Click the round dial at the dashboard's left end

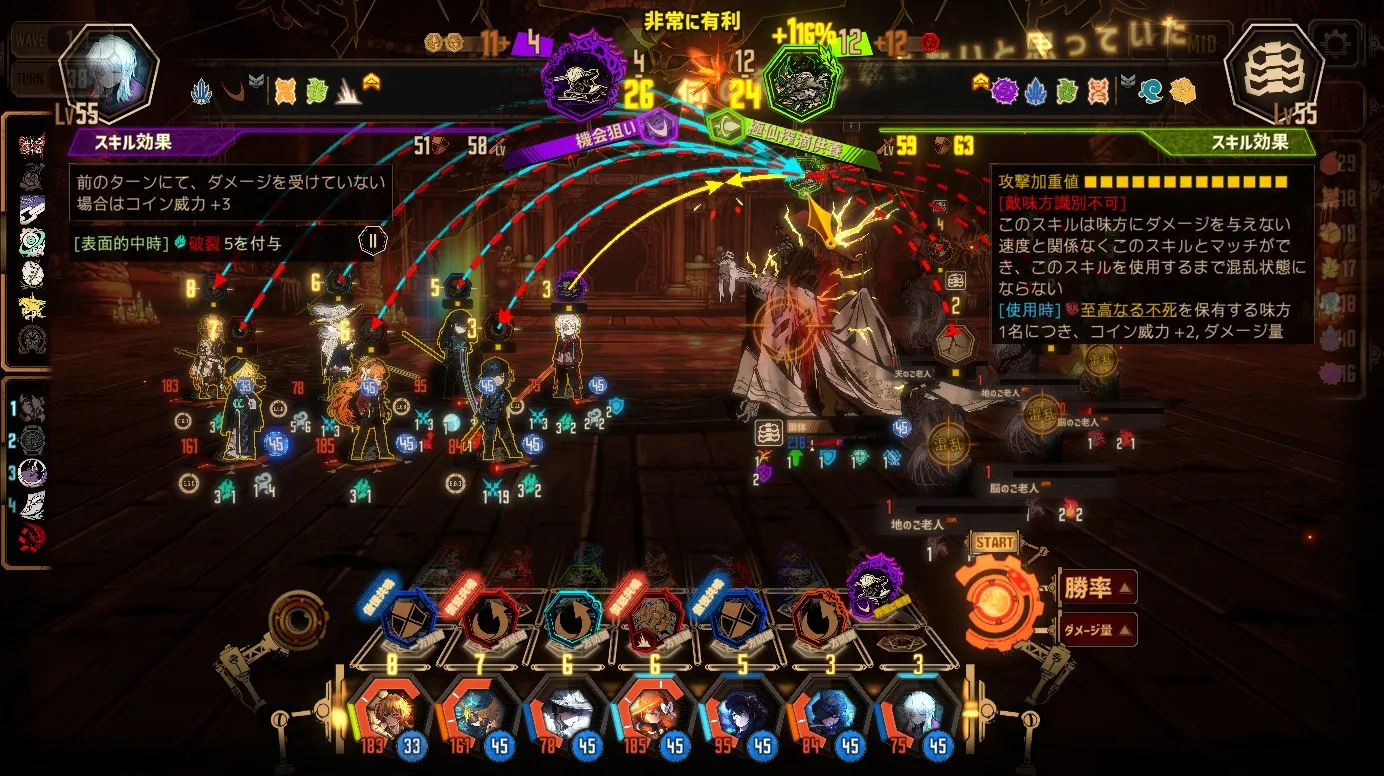point(298,620)
